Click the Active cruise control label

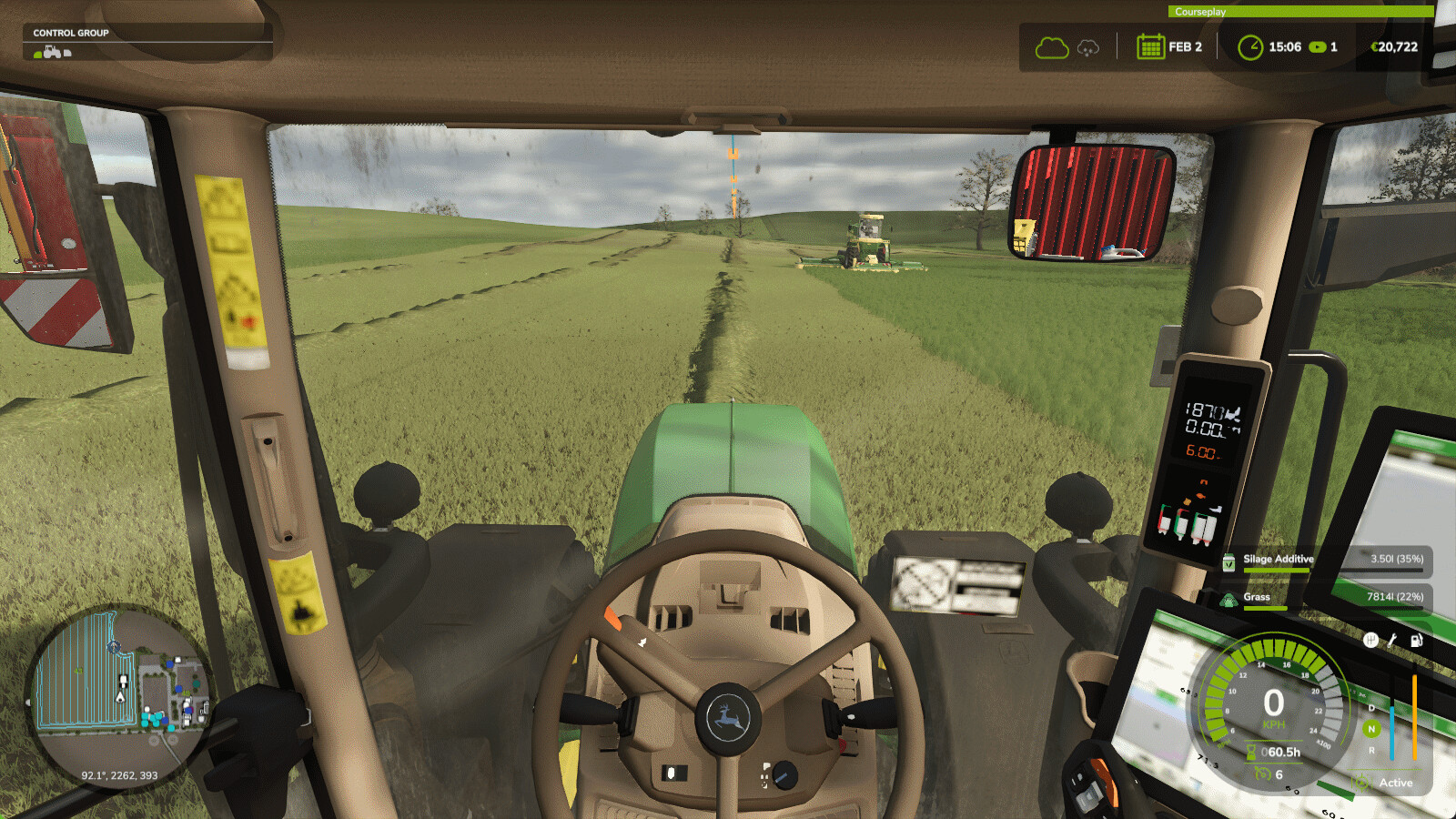pyautogui.click(x=1397, y=784)
